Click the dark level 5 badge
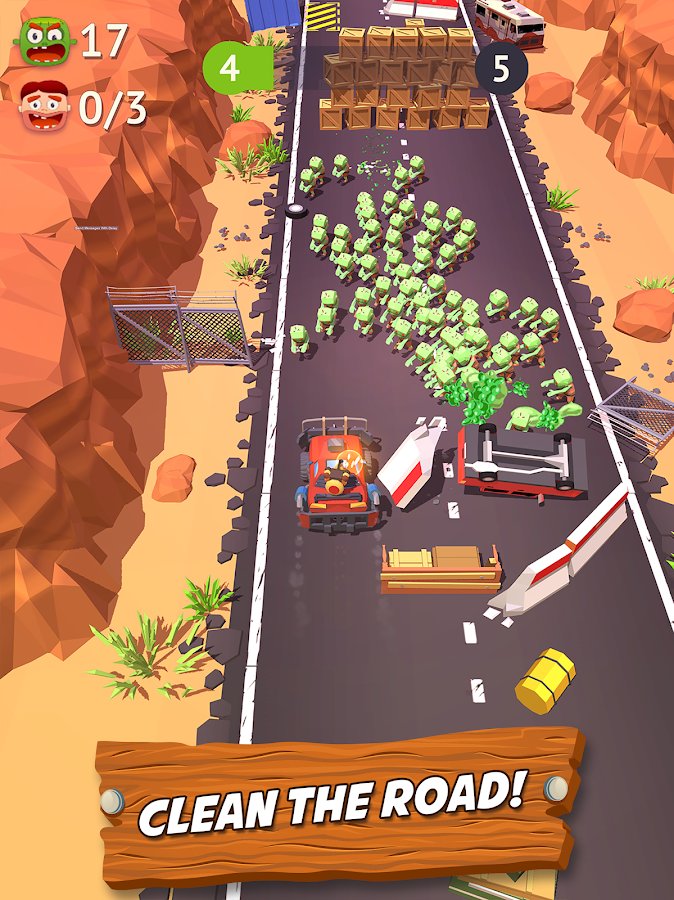Viewport: 674px width, 900px height. [x=499, y=69]
